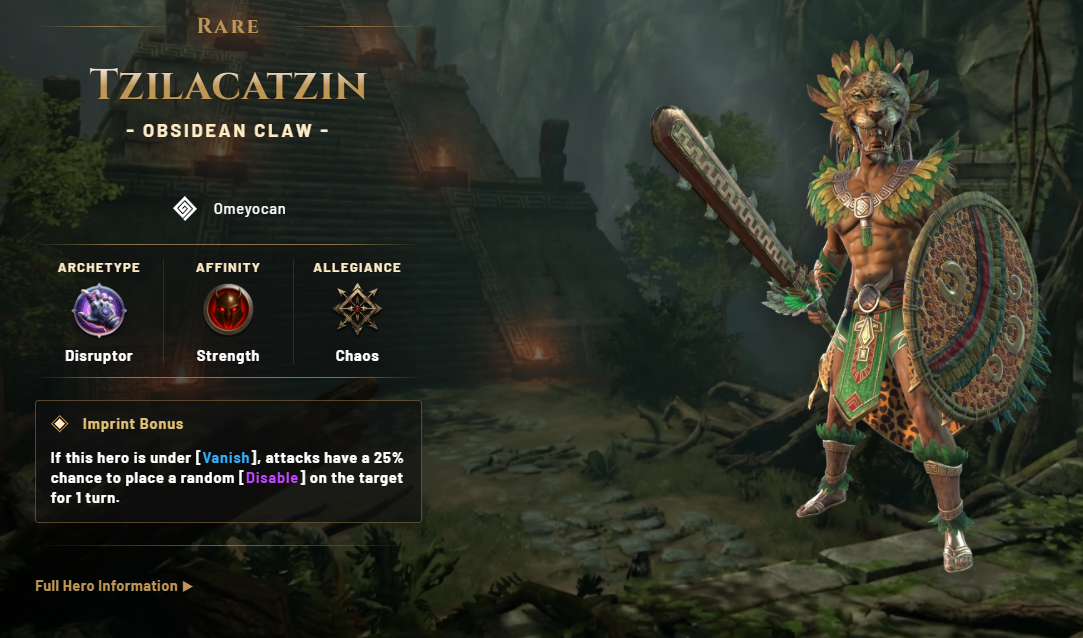Show the Disable keyword details
The image size is (1083, 638).
[x=272, y=478]
